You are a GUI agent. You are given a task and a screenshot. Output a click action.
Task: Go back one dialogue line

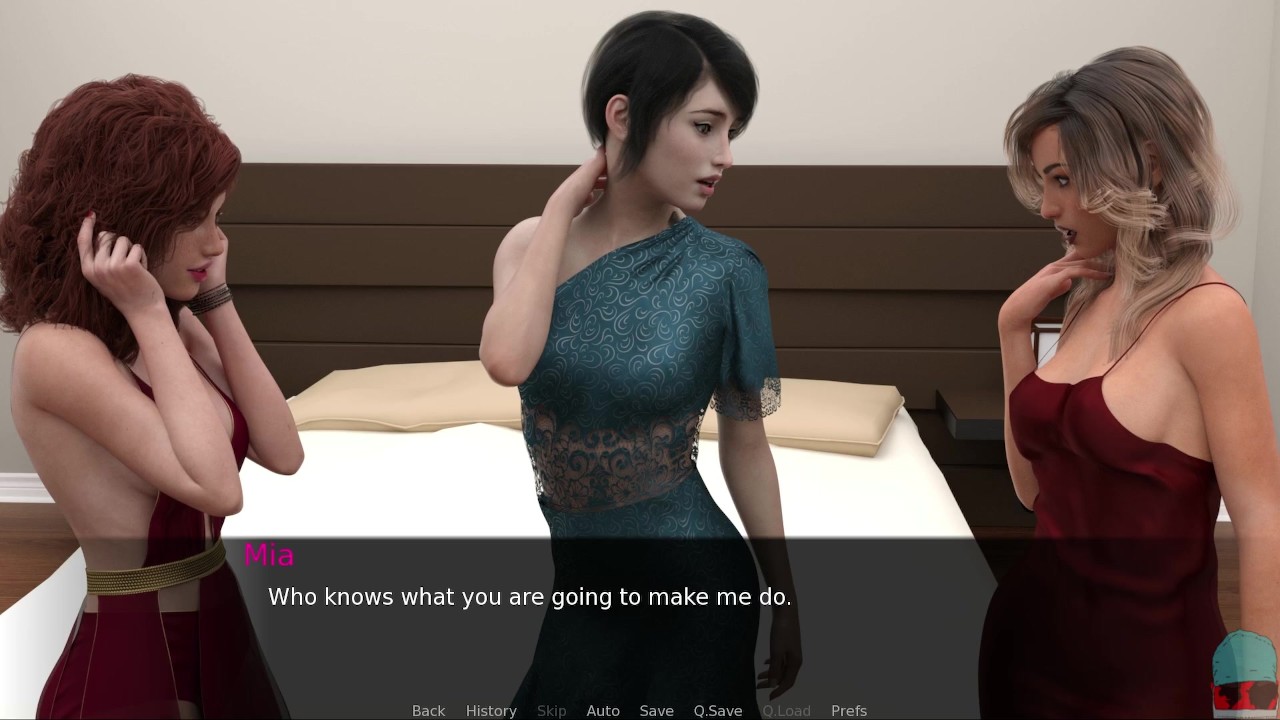428,711
